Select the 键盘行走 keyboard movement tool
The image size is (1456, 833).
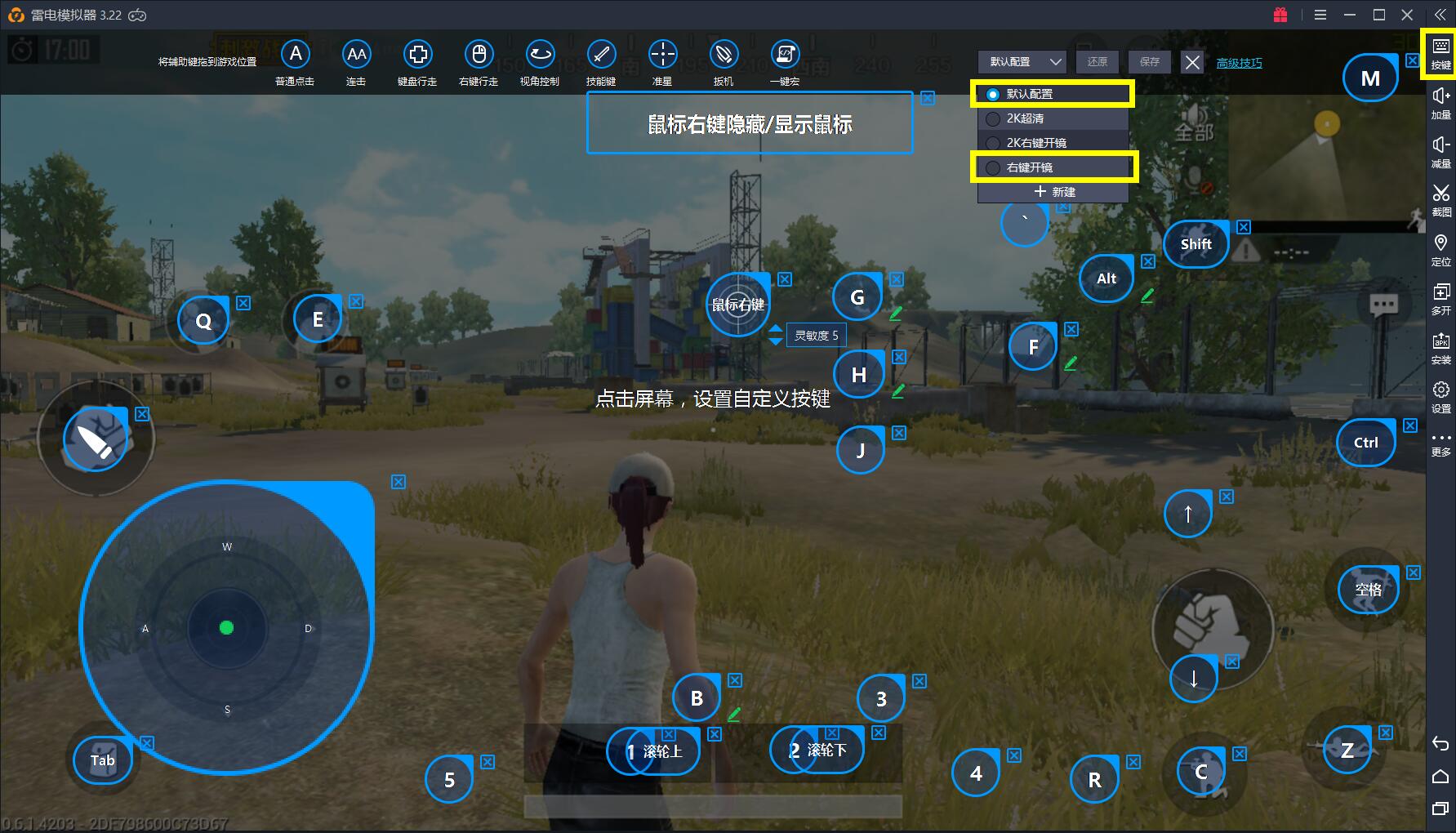(x=417, y=55)
